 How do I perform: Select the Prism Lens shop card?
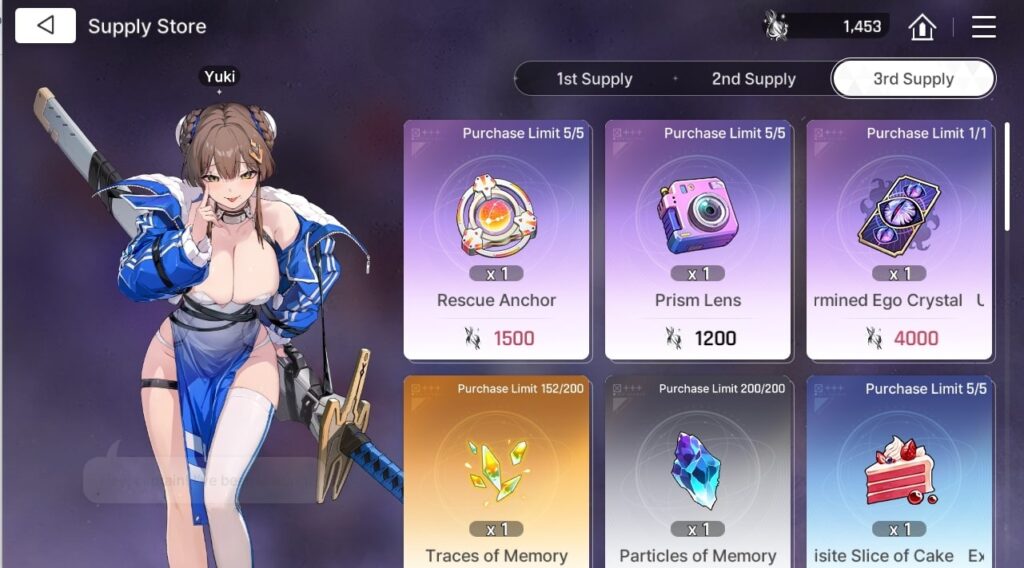pyautogui.click(x=698, y=240)
